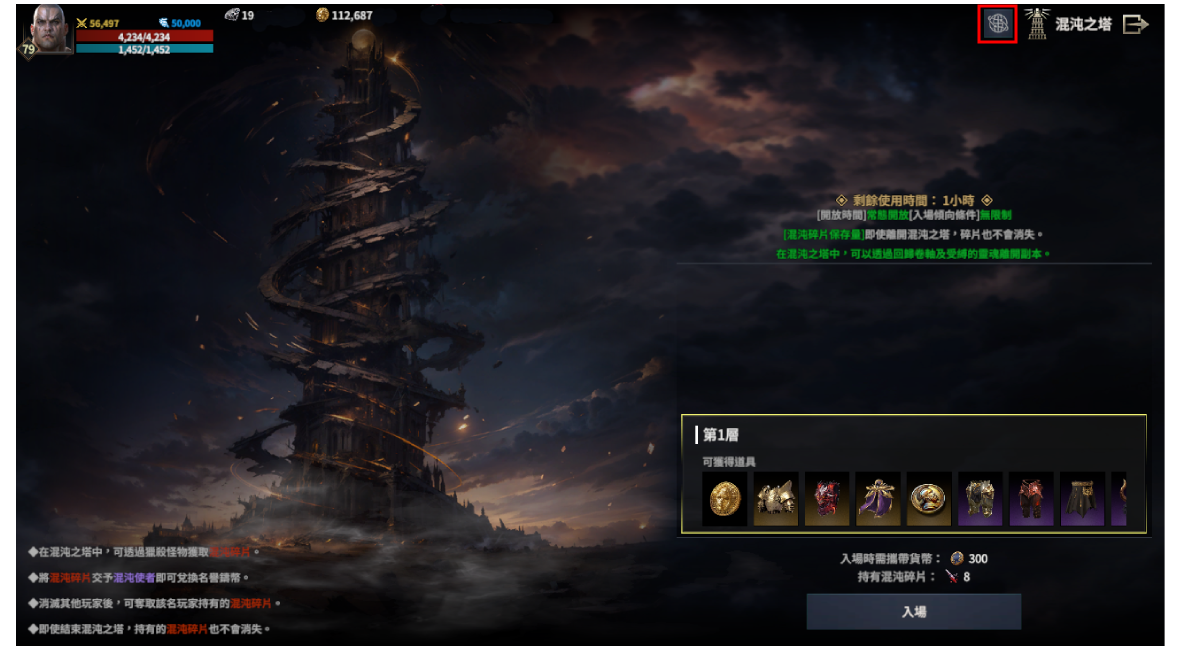
Task: Exit the Chaos Tower screen via arrow icon
Action: click(1135, 24)
